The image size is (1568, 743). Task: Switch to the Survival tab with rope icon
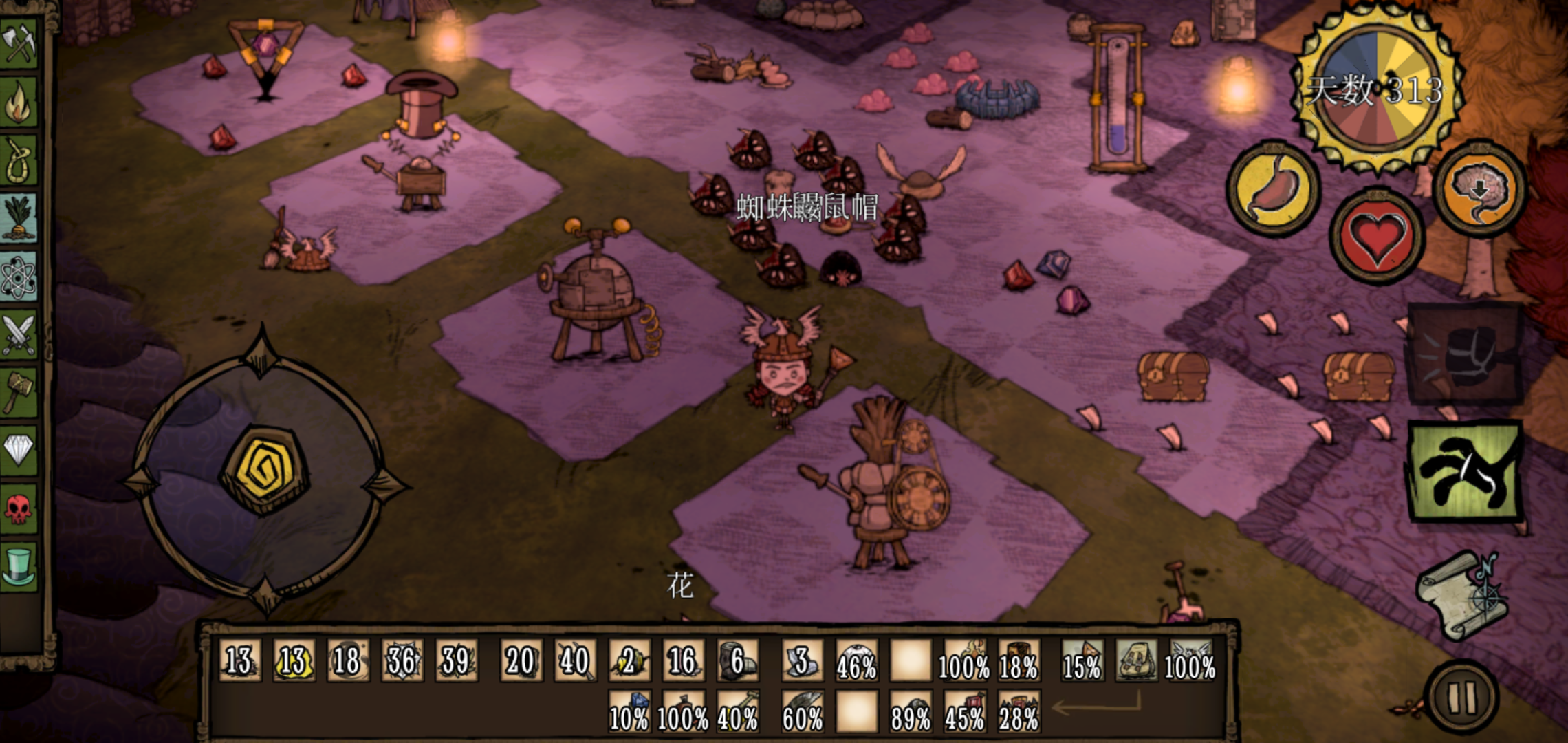19,160
